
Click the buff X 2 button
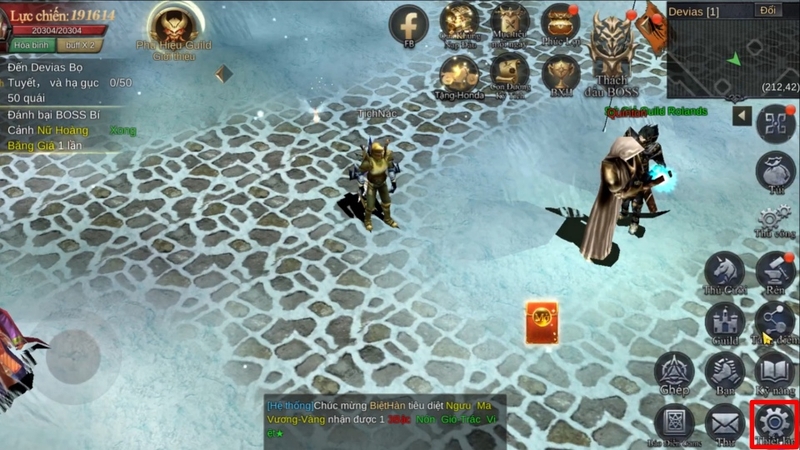pos(79,45)
